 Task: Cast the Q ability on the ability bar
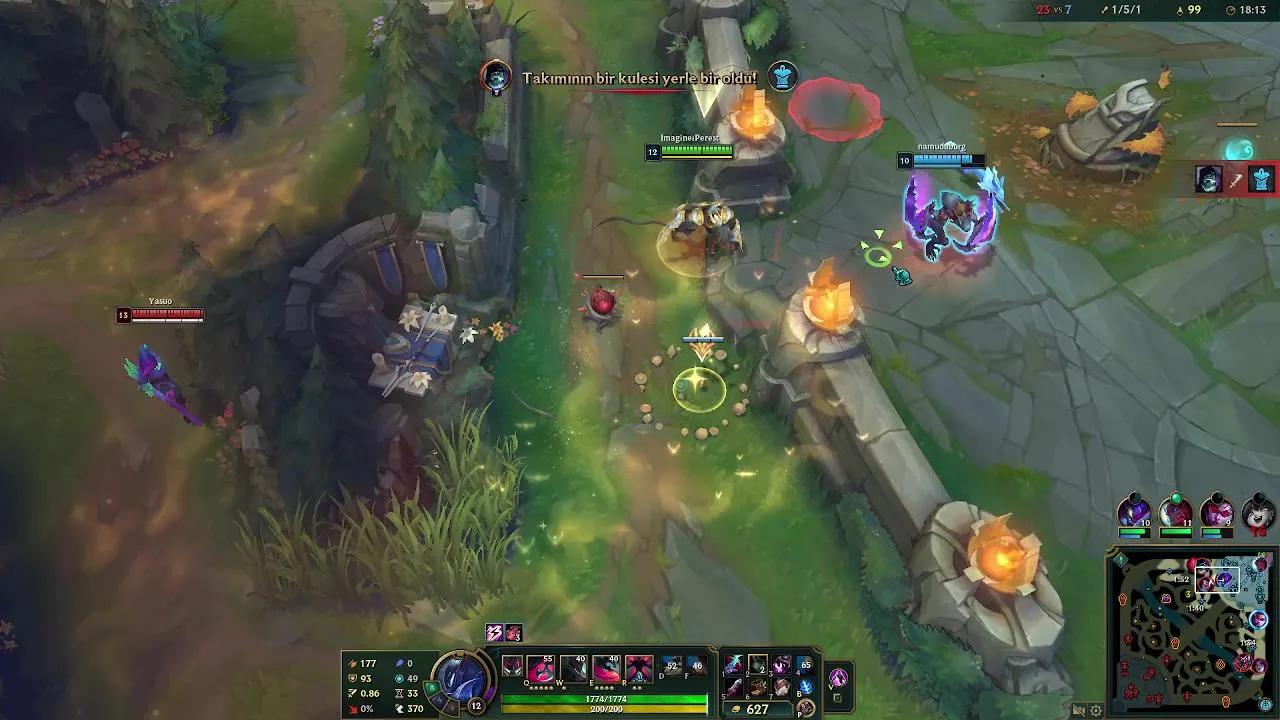pos(541,669)
